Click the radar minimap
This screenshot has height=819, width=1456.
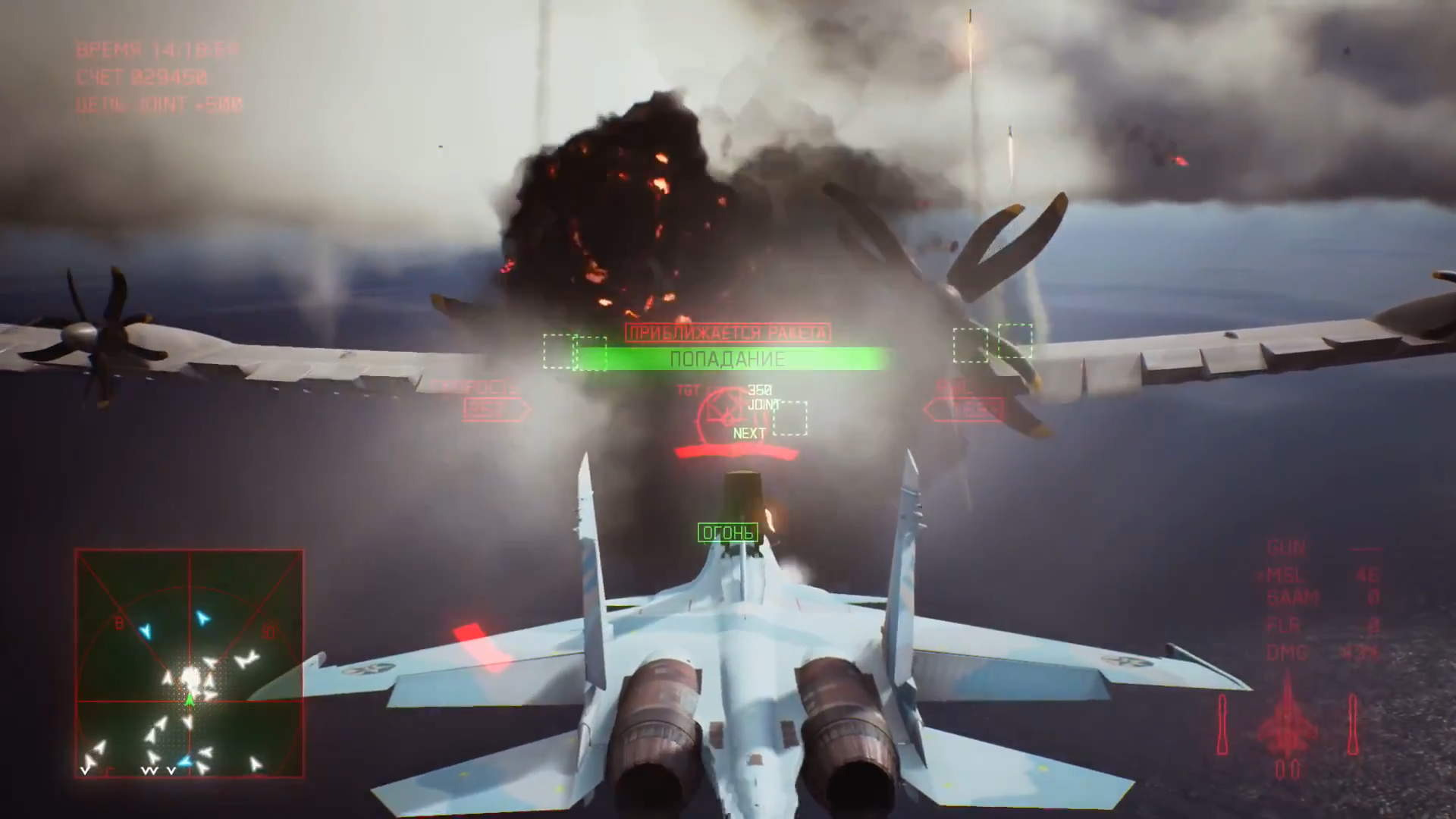point(189,664)
